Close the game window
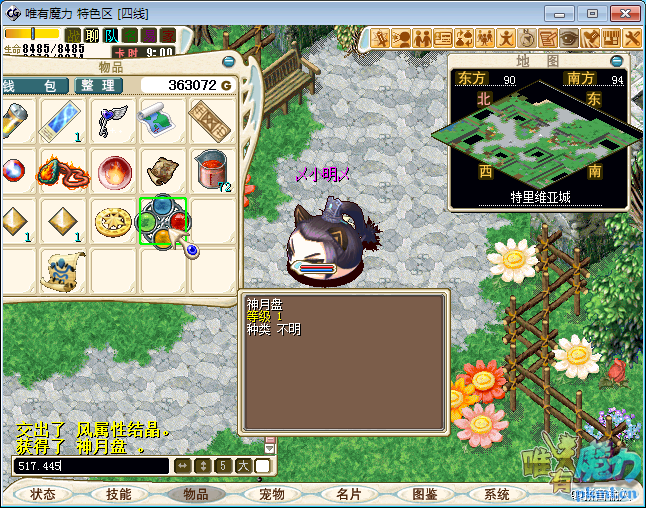The width and height of the screenshot is (646, 508). pyautogui.click(x=624, y=13)
